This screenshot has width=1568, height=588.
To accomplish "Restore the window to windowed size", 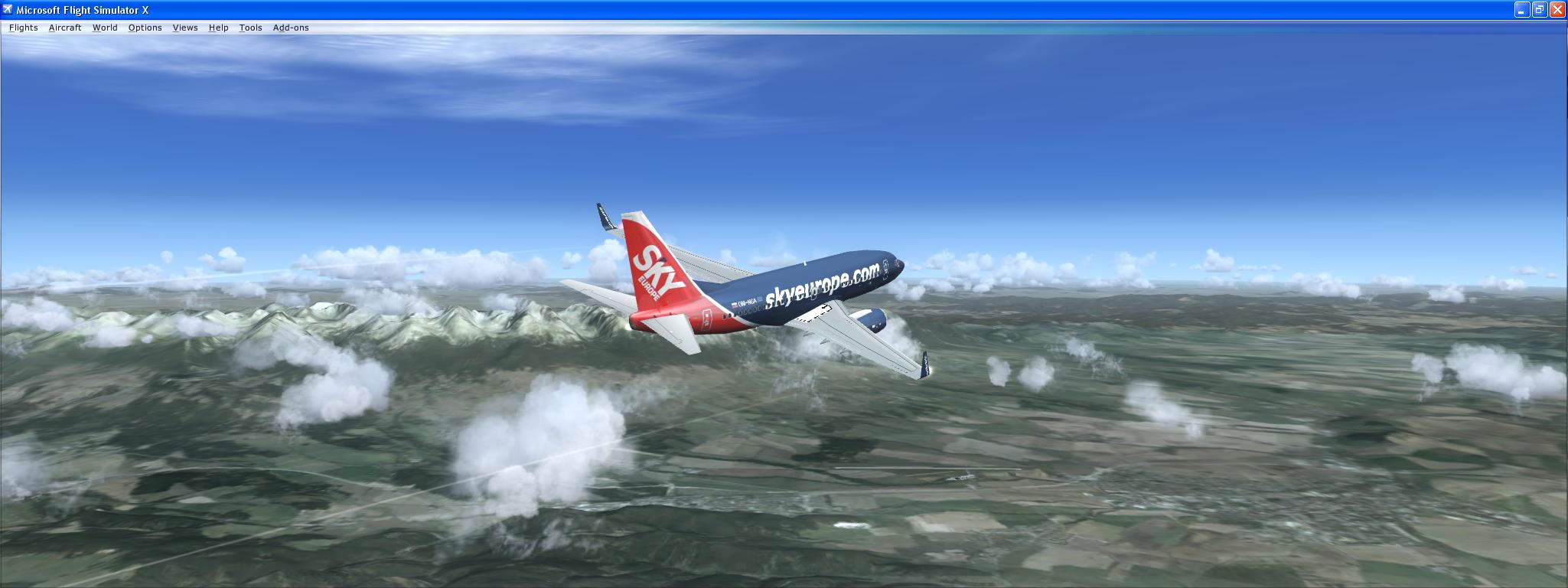I will click(1540, 10).
